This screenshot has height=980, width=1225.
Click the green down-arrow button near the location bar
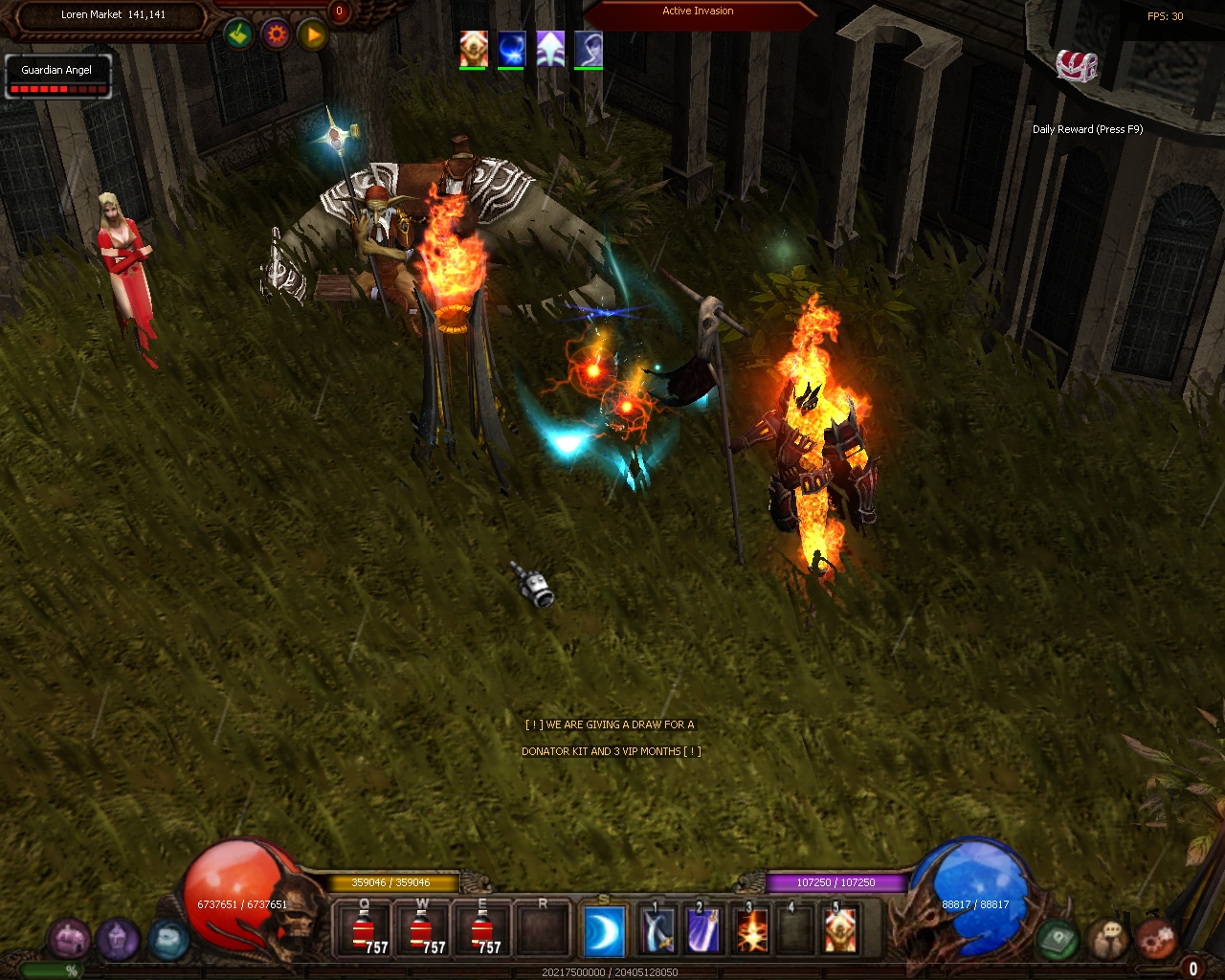point(238,35)
